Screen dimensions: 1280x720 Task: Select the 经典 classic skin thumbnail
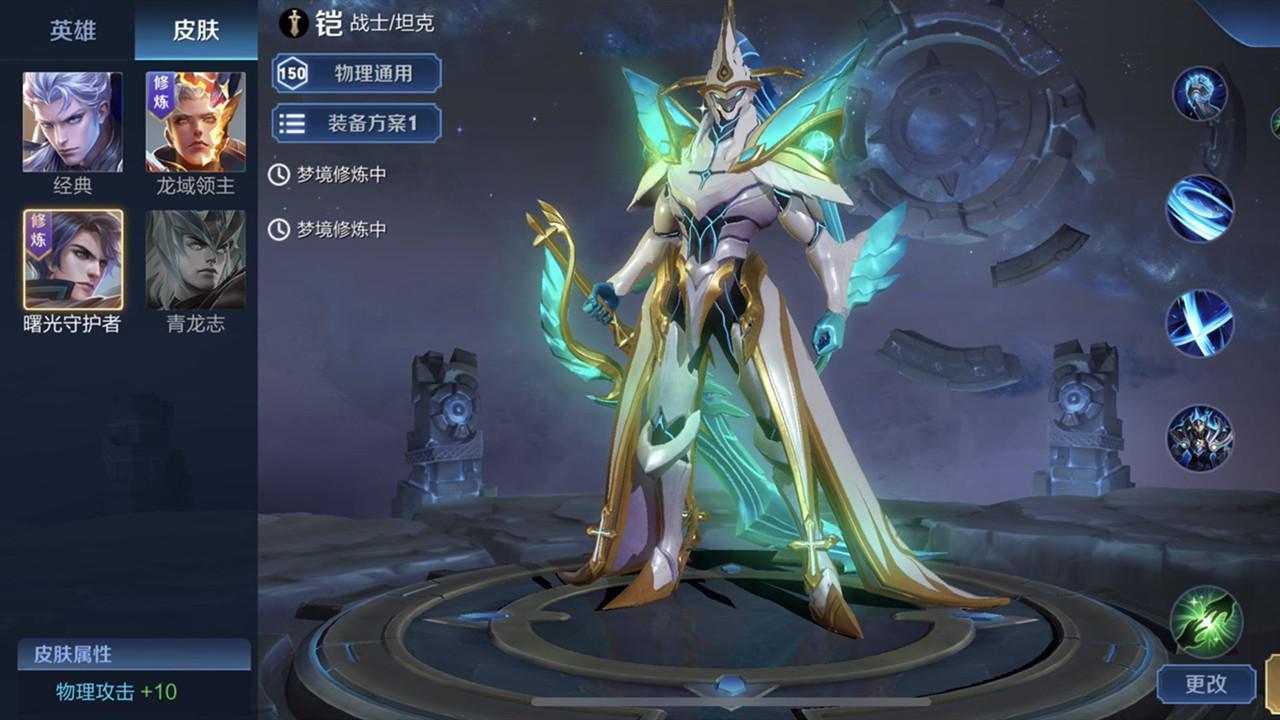(70, 120)
